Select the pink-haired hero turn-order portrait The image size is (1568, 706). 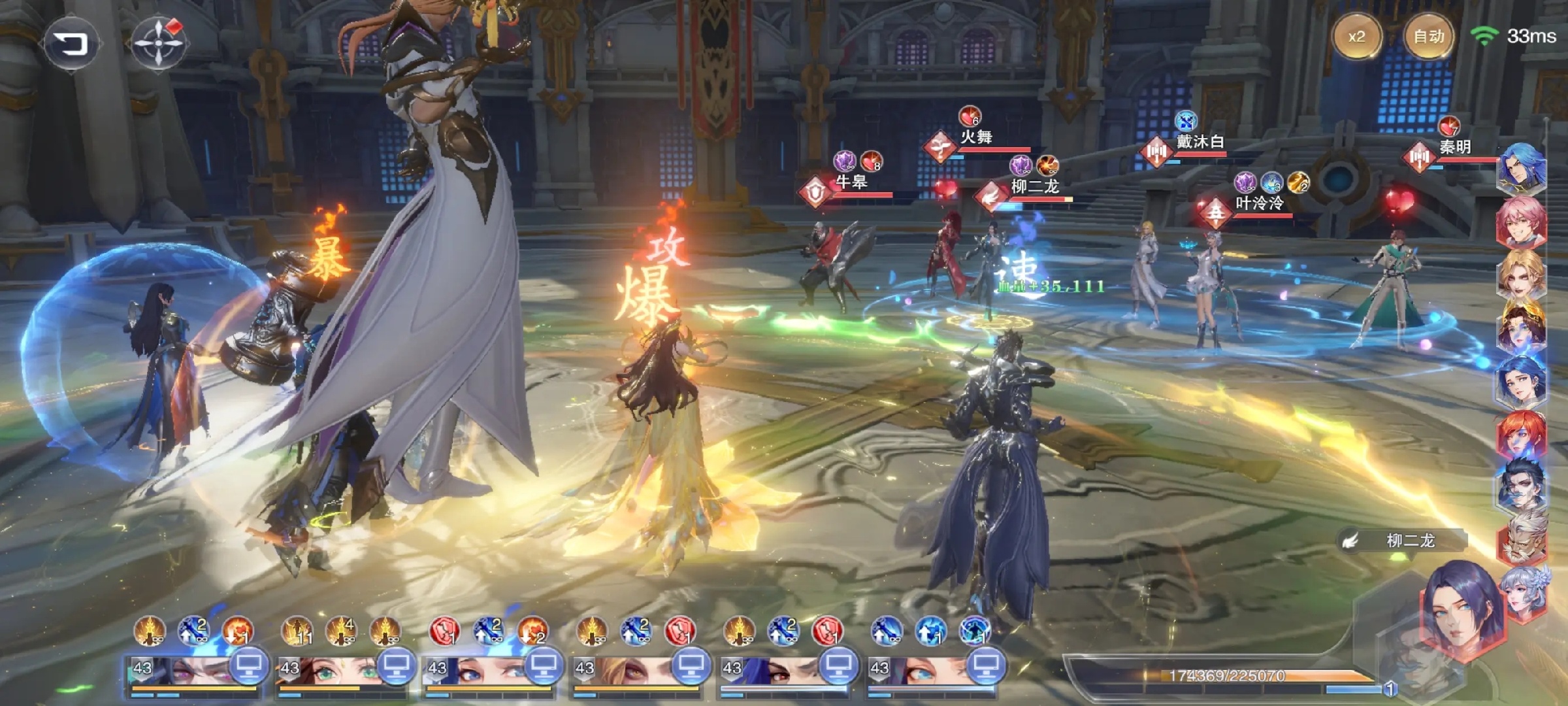coord(1521,222)
